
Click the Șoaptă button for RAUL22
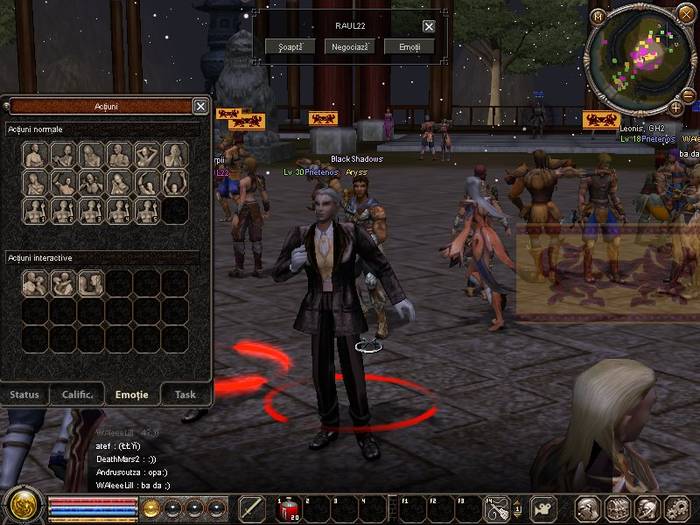coord(291,47)
